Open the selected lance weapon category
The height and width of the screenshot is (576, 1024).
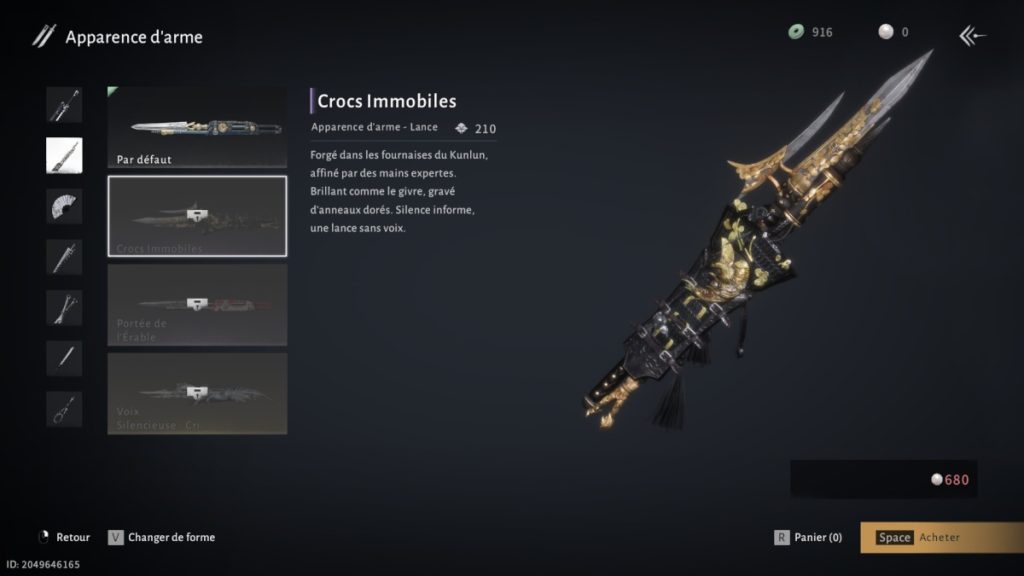click(64, 155)
